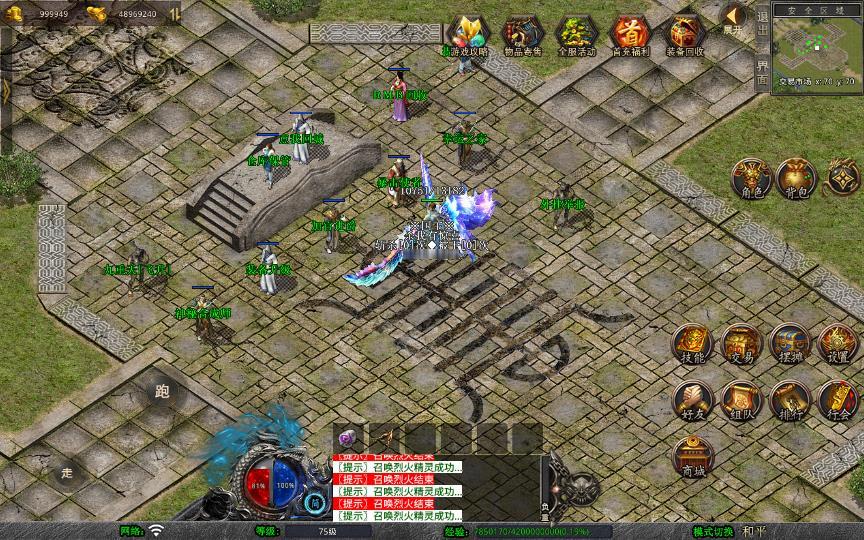Click the minimap of the trading market
This screenshot has width=864, height=540.
click(816, 52)
